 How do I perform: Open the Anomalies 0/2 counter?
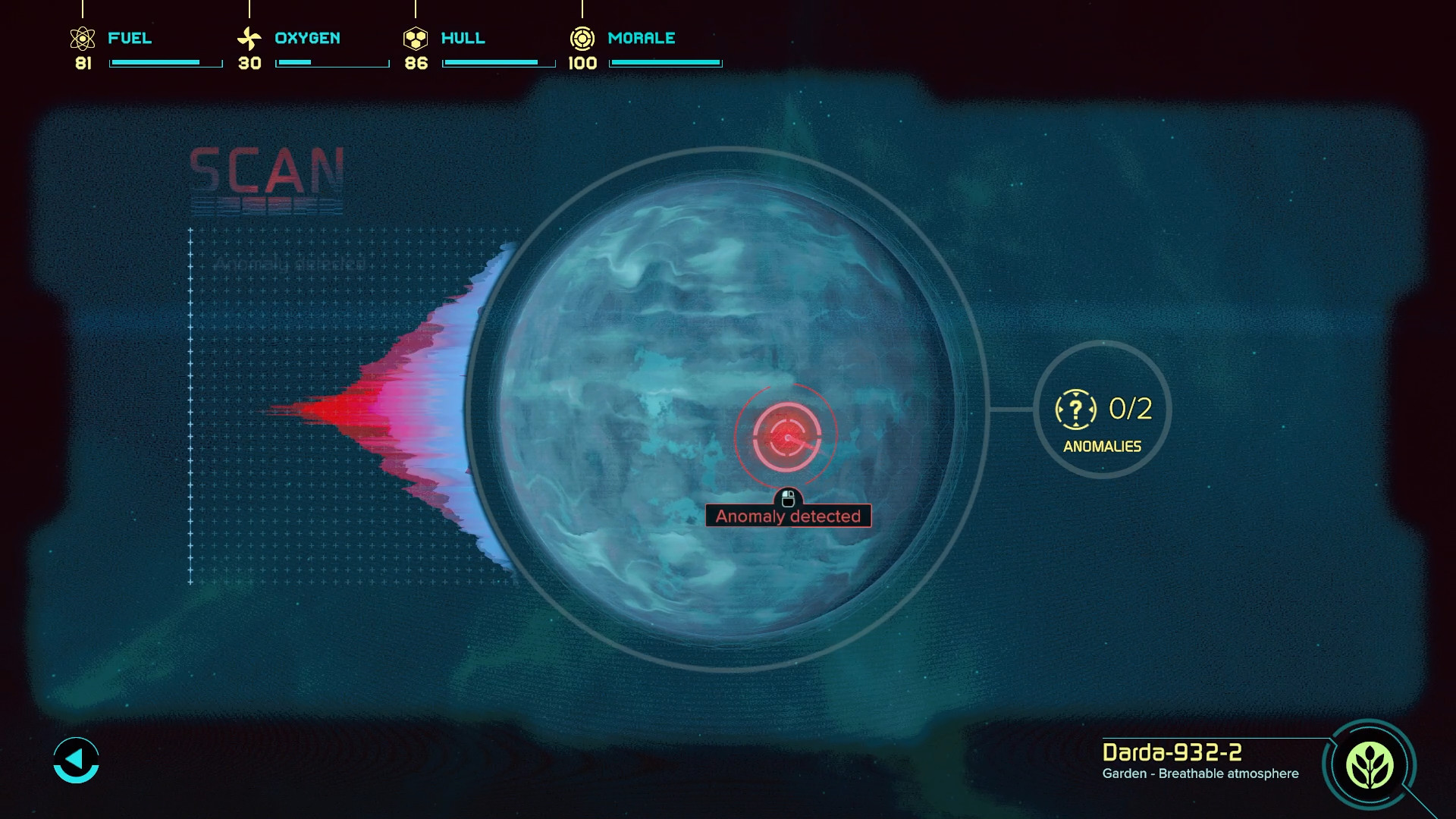1102,410
